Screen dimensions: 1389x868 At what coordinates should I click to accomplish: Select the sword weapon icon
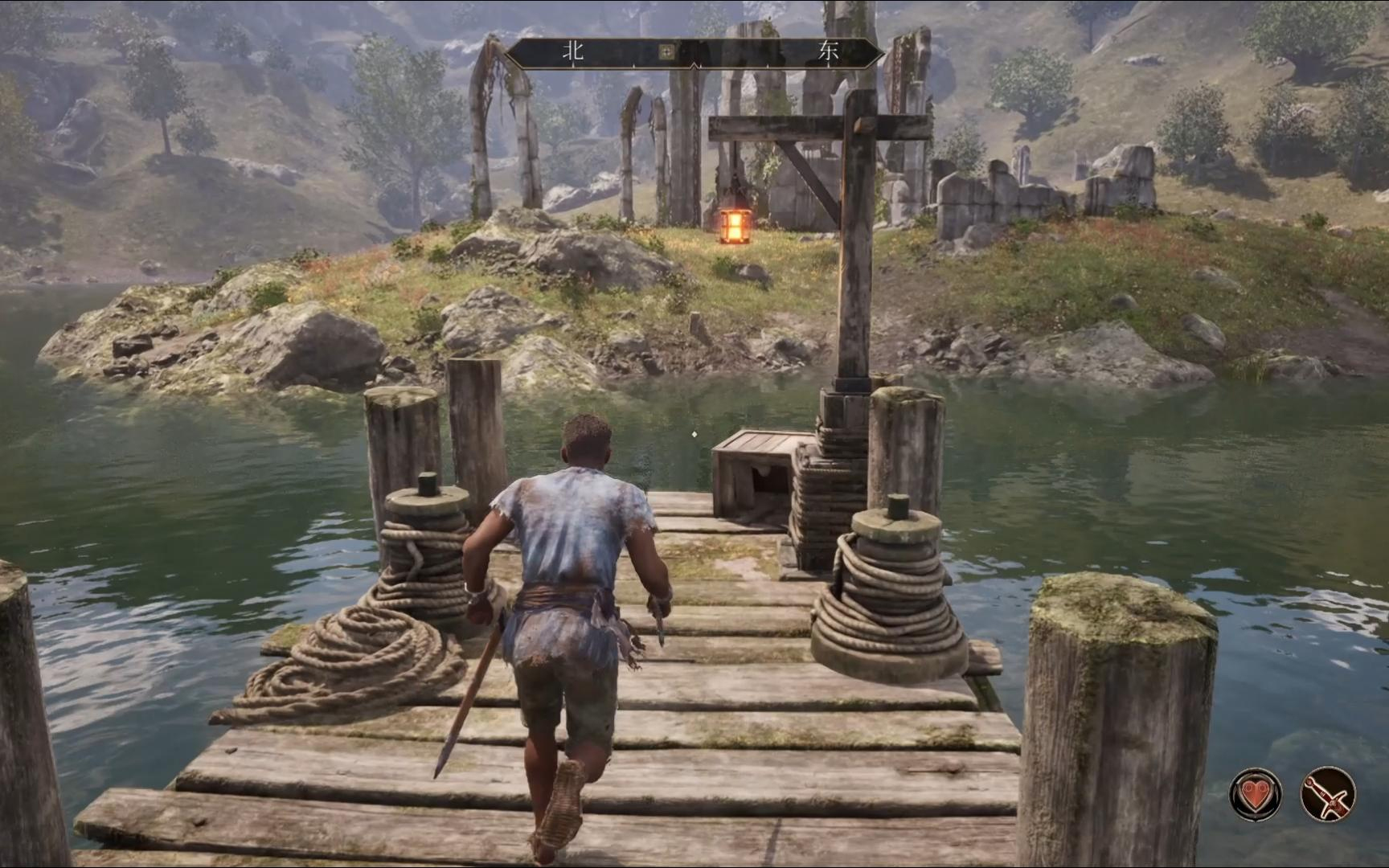(x=1327, y=795)
